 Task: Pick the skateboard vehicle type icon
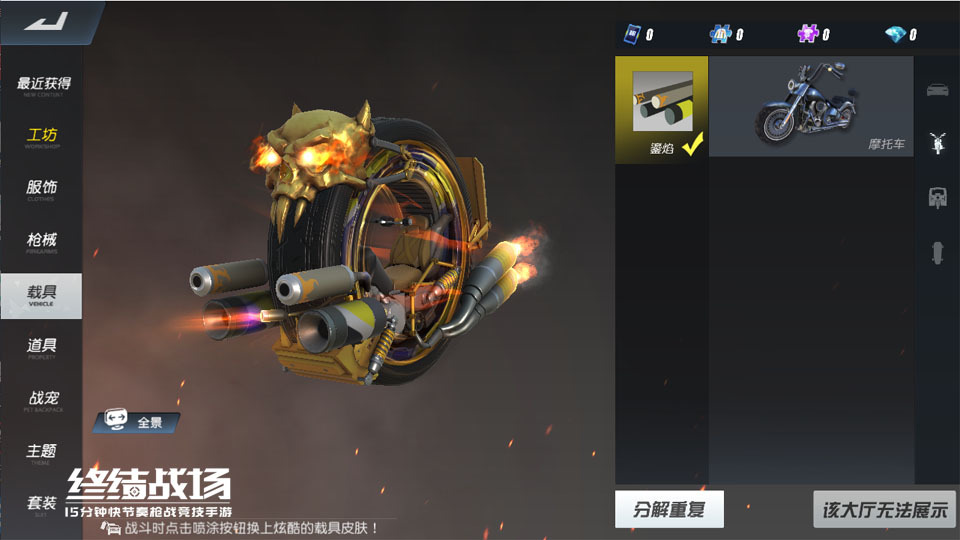pos(937,252)
